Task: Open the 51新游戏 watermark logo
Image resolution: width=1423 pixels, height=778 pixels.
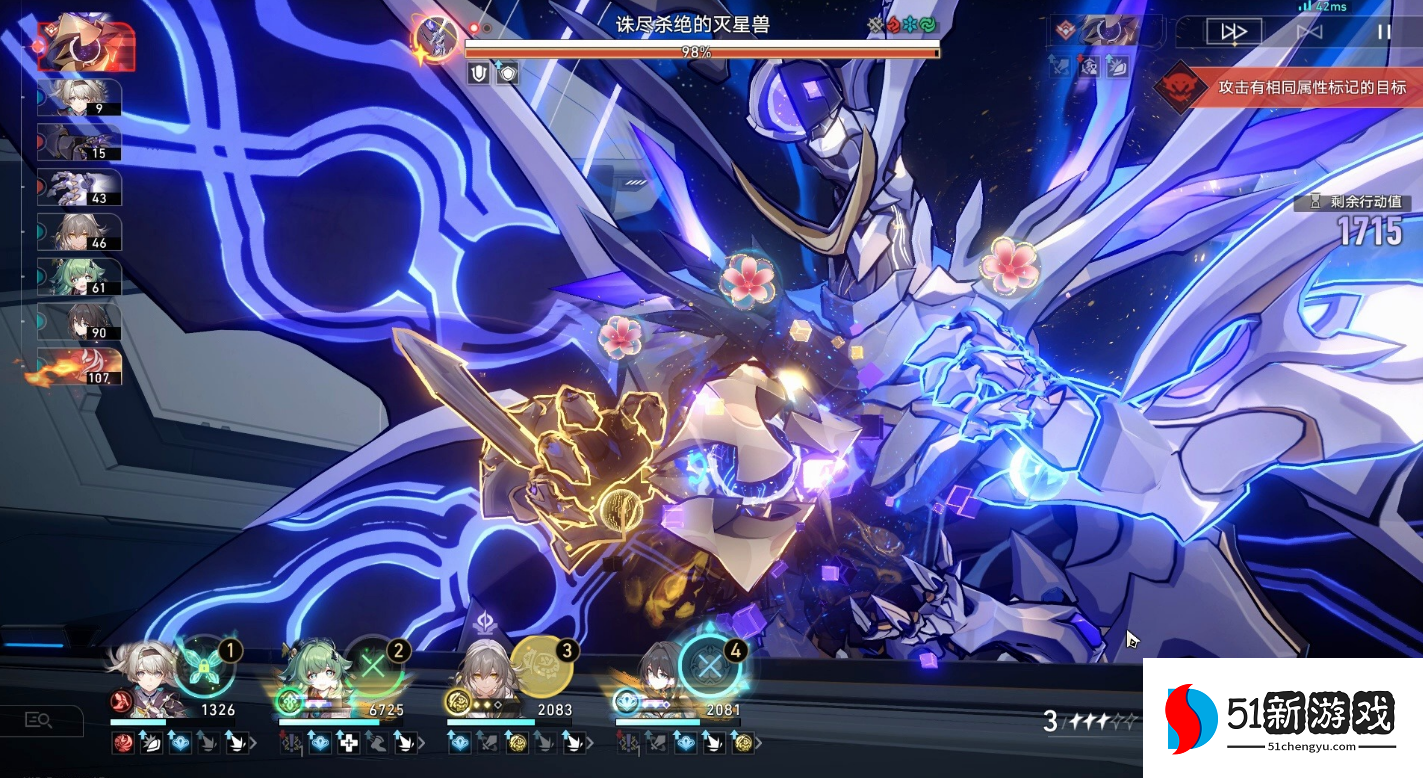Action: pos(1283,717)
